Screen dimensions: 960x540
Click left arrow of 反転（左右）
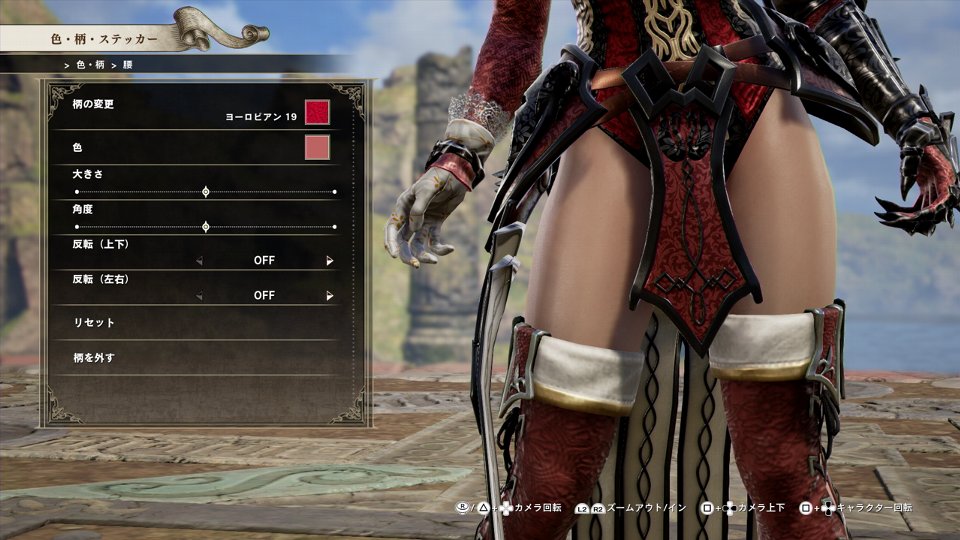pos(198,296)
